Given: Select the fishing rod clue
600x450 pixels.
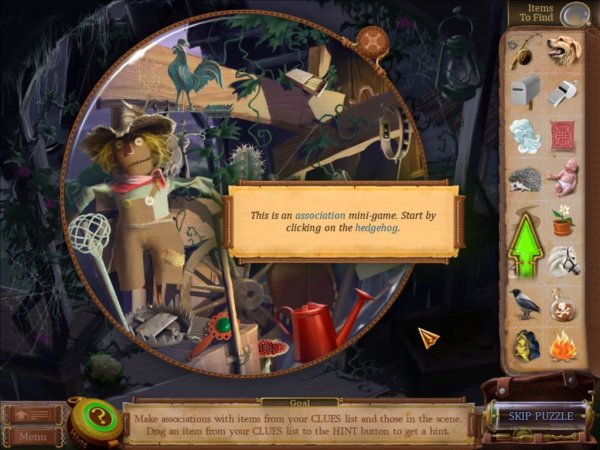Looking at the screenshot, I should tap(523, 51).
